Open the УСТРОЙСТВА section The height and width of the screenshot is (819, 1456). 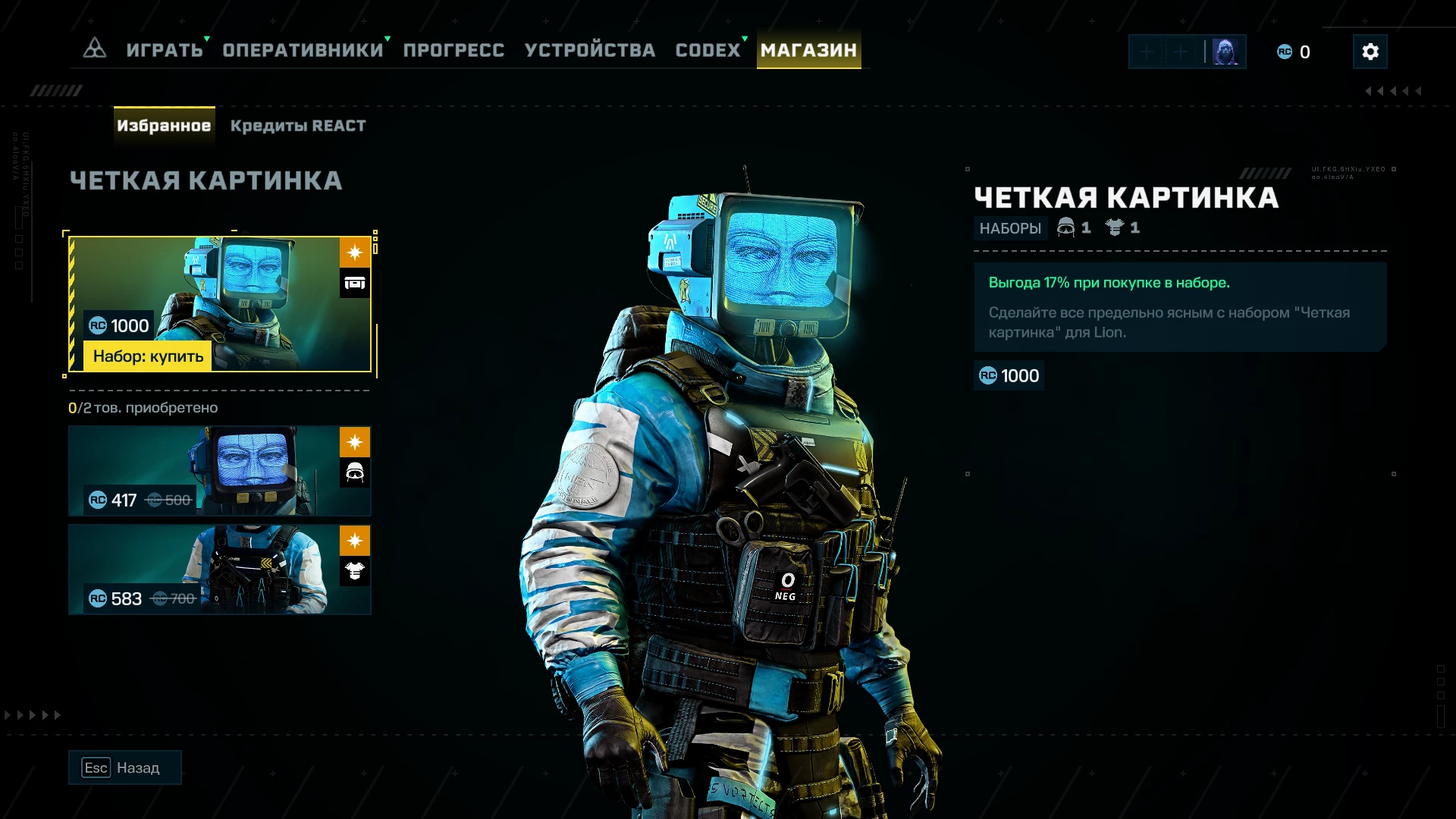coord(590,50)
